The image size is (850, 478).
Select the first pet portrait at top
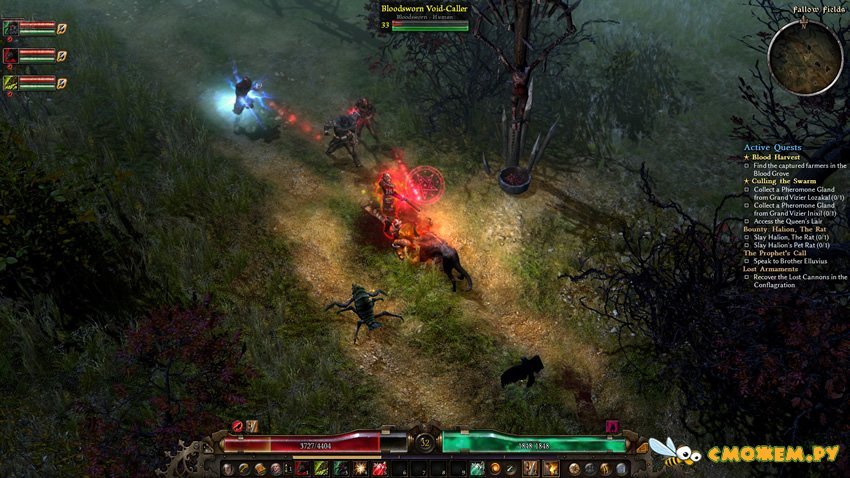point(10,28)
